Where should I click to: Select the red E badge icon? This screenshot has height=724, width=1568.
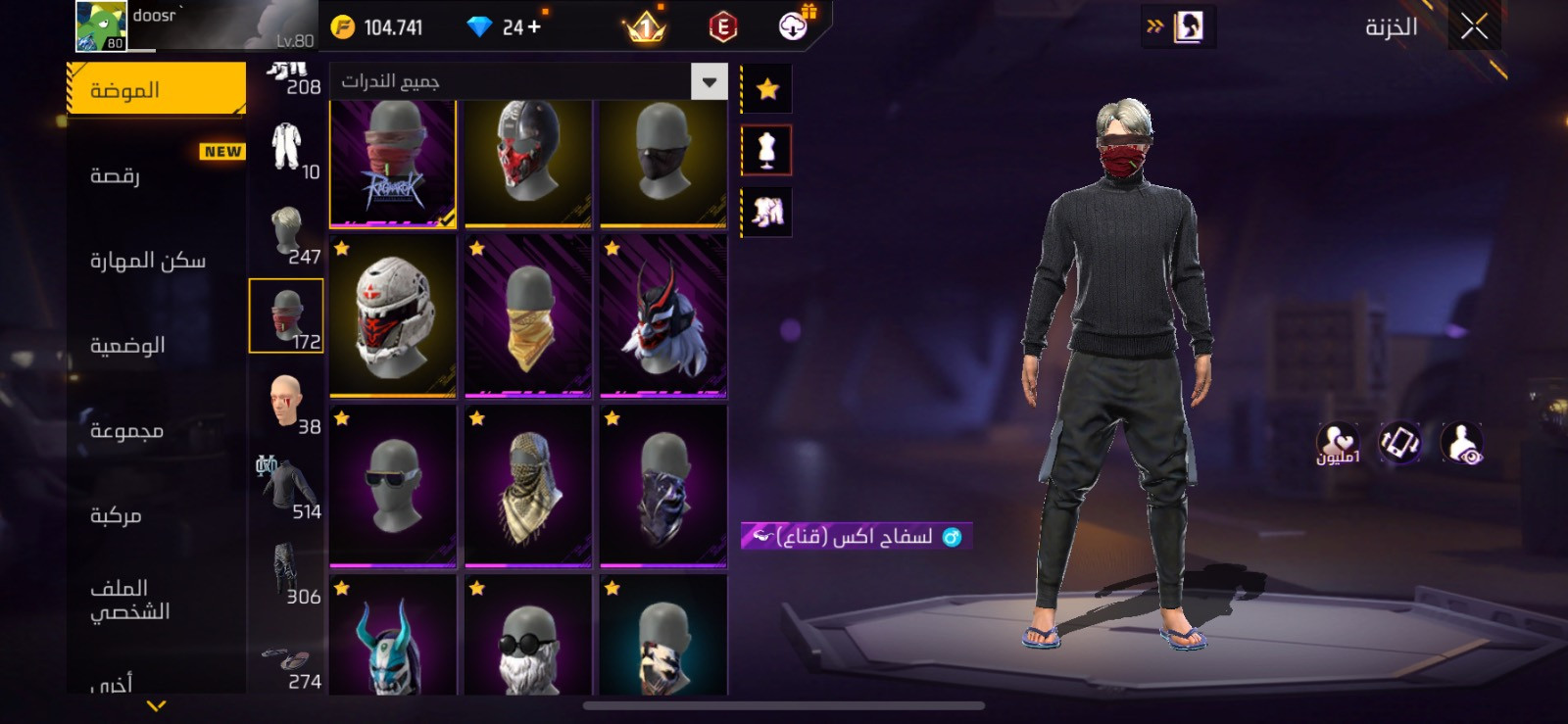click(x=721, y=26)
